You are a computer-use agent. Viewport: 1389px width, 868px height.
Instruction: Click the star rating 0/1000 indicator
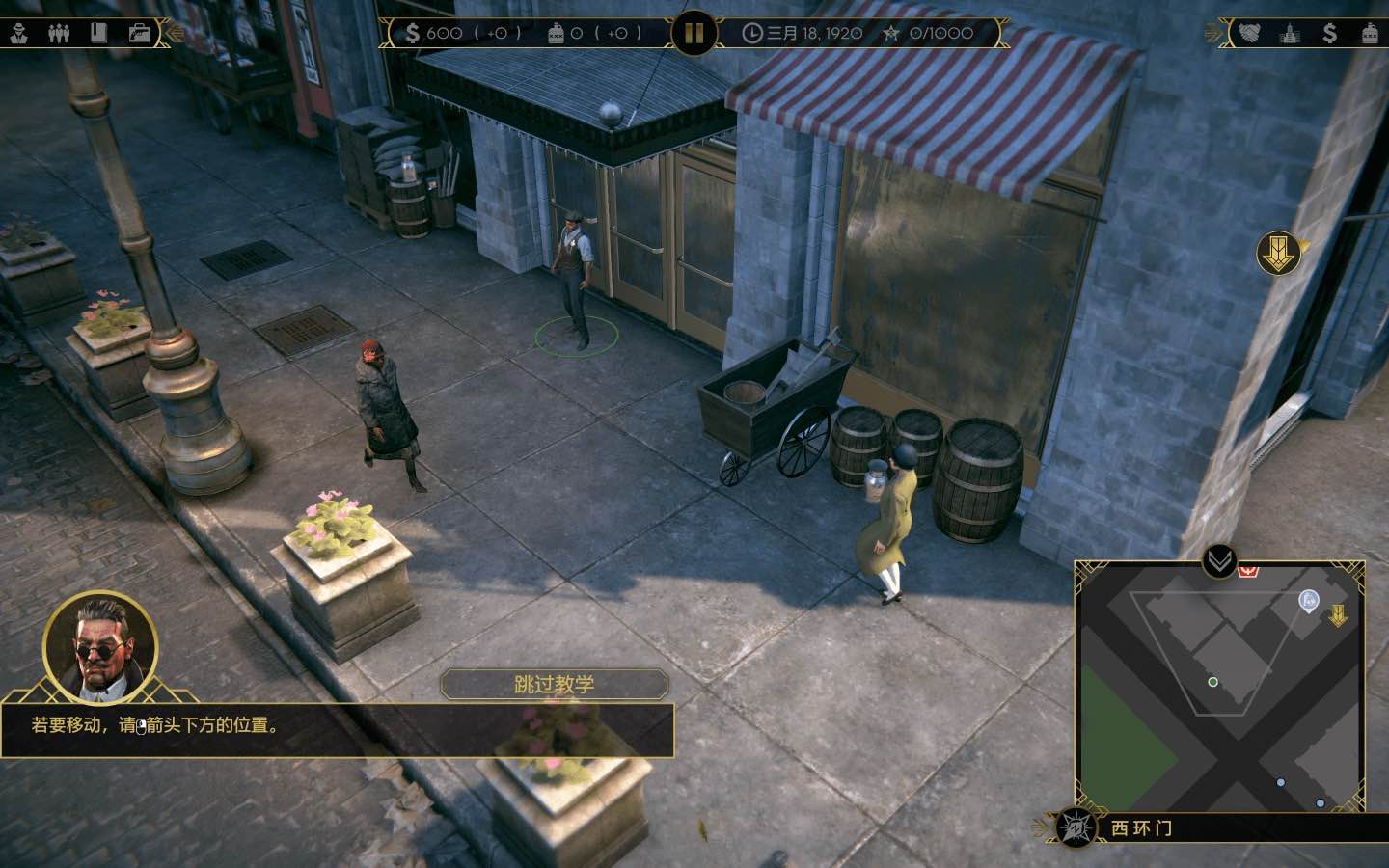[923, 32]
